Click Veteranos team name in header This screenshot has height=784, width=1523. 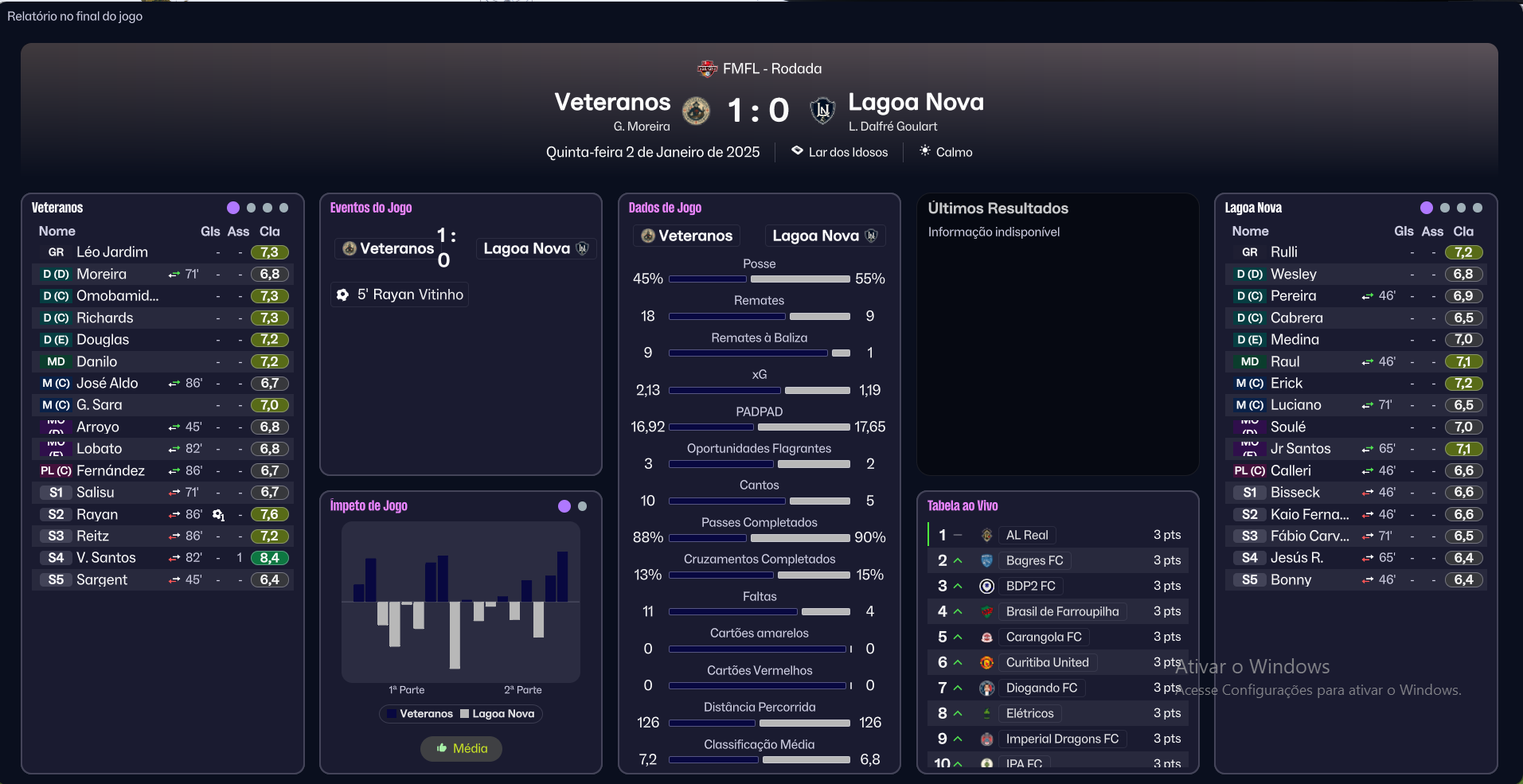612,102
